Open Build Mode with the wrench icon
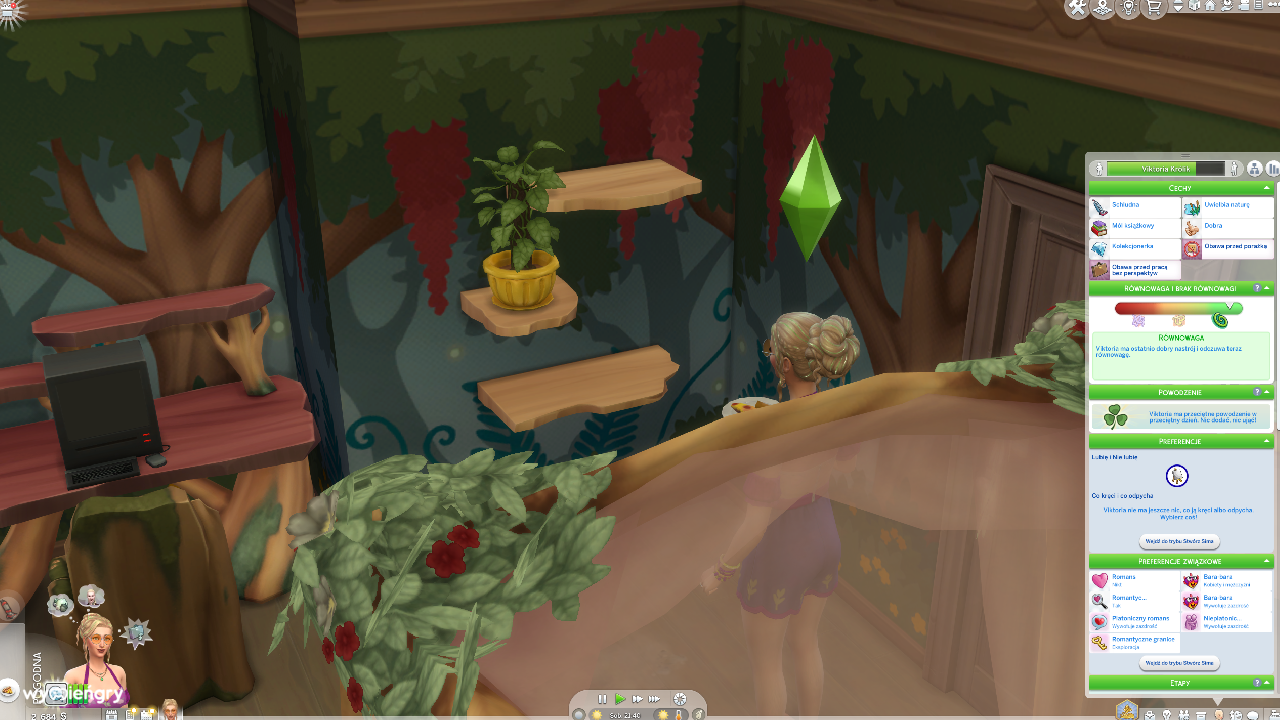 click(1078, 9)
